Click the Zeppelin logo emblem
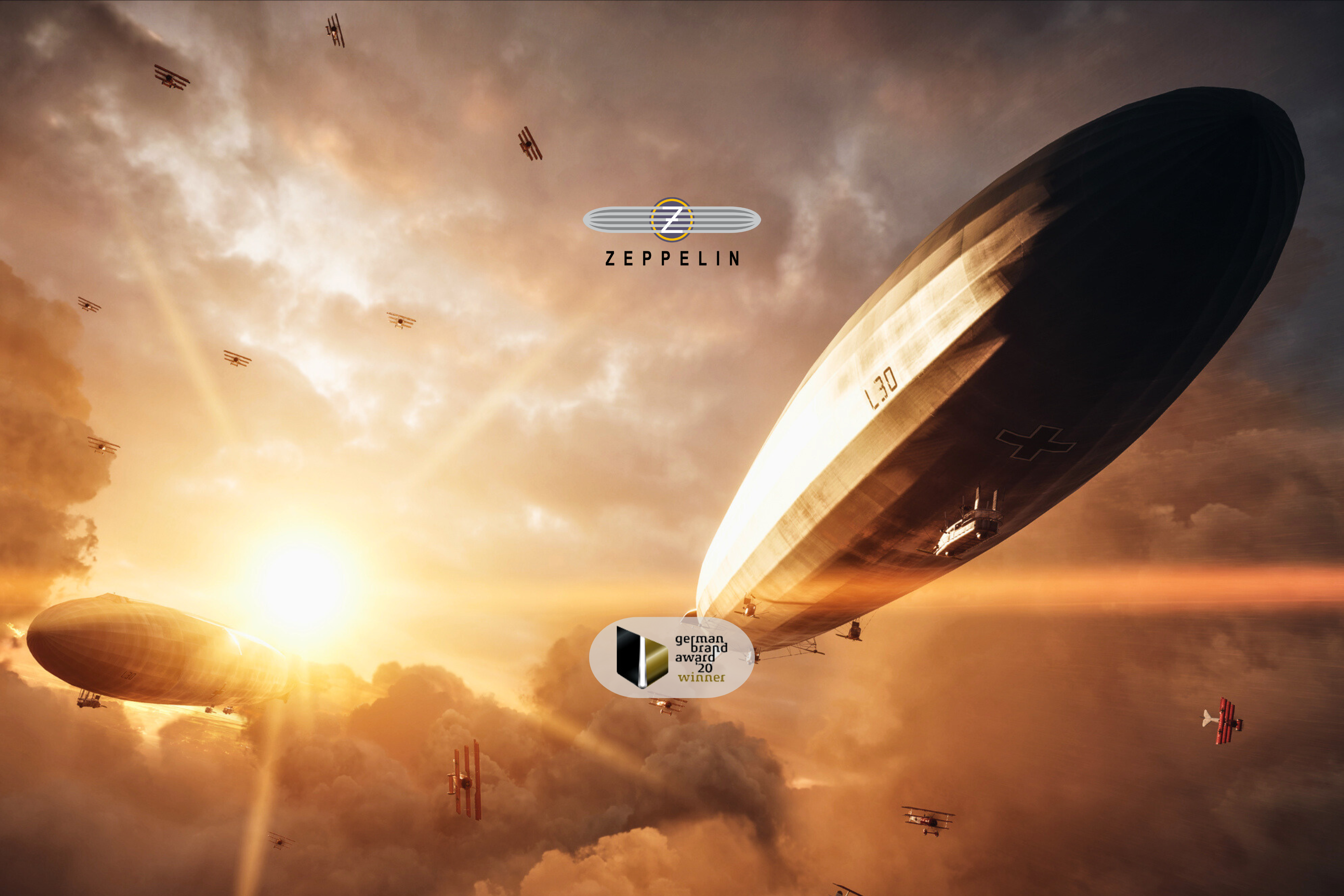Image resolution: width=1344 pixels, height=896 pixels. coord(672,220)
